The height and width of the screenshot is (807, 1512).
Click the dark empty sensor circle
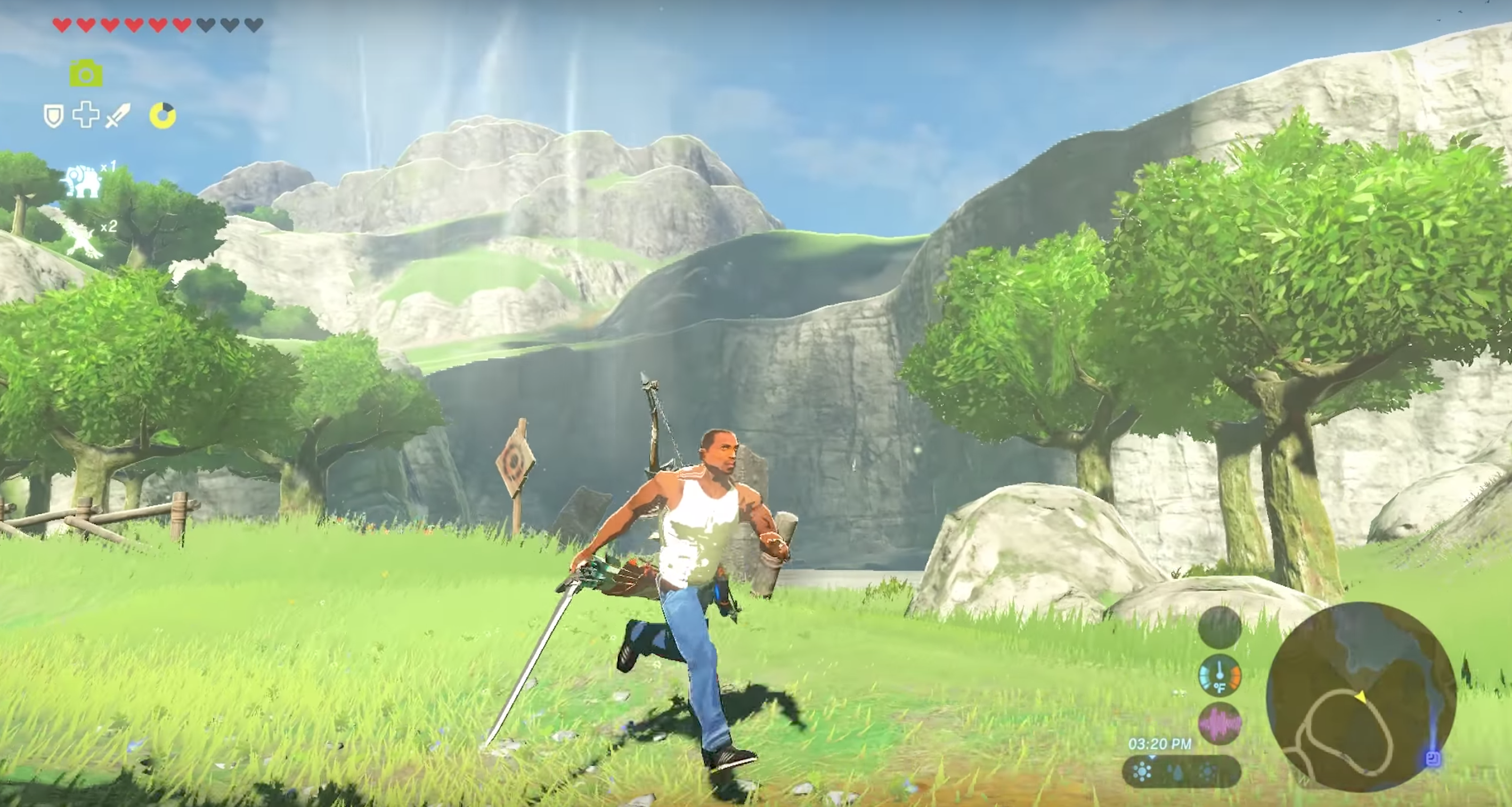tap(1220, 627)
